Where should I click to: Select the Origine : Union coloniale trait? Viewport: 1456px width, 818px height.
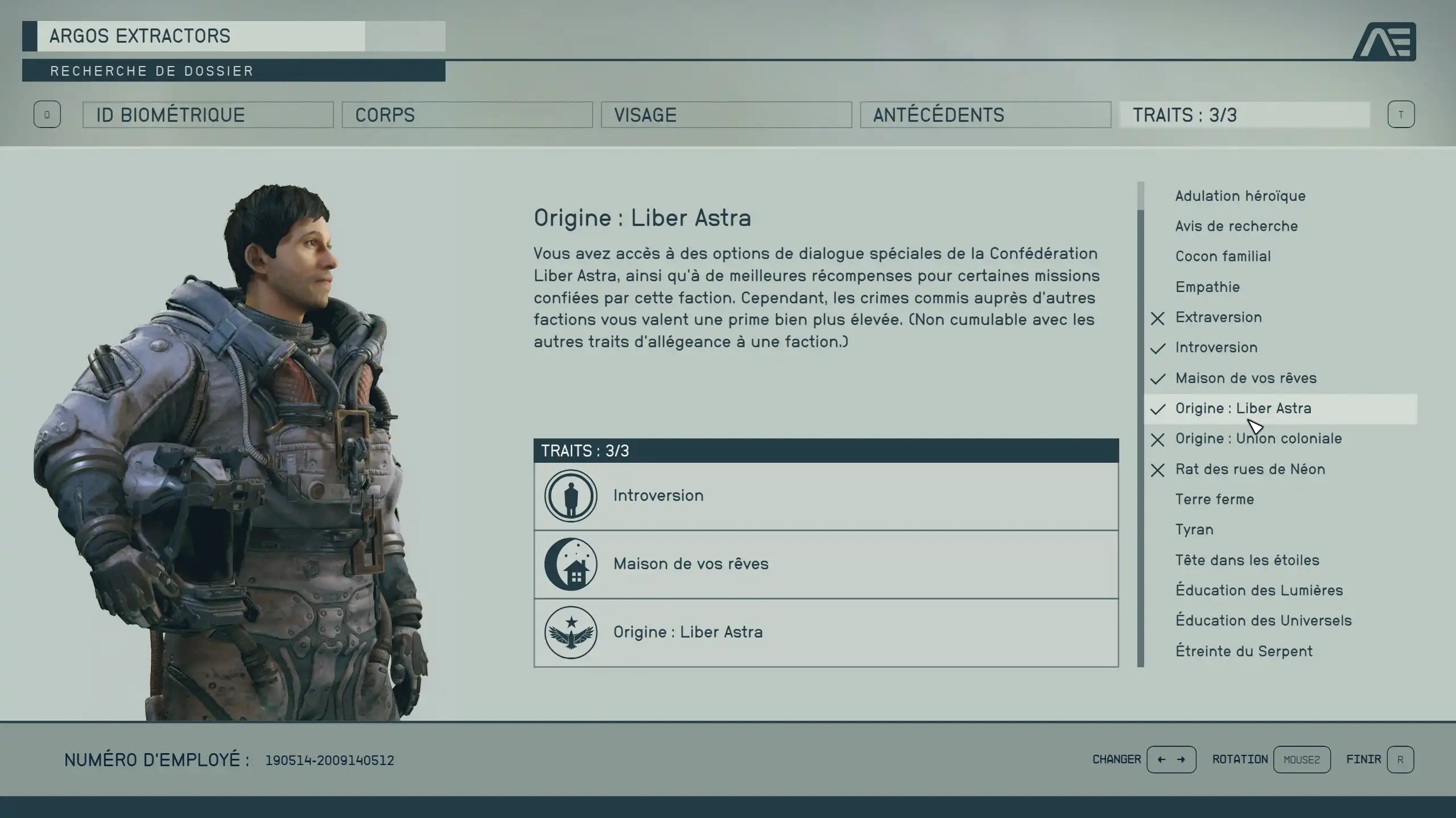(x=1258, y=438)
